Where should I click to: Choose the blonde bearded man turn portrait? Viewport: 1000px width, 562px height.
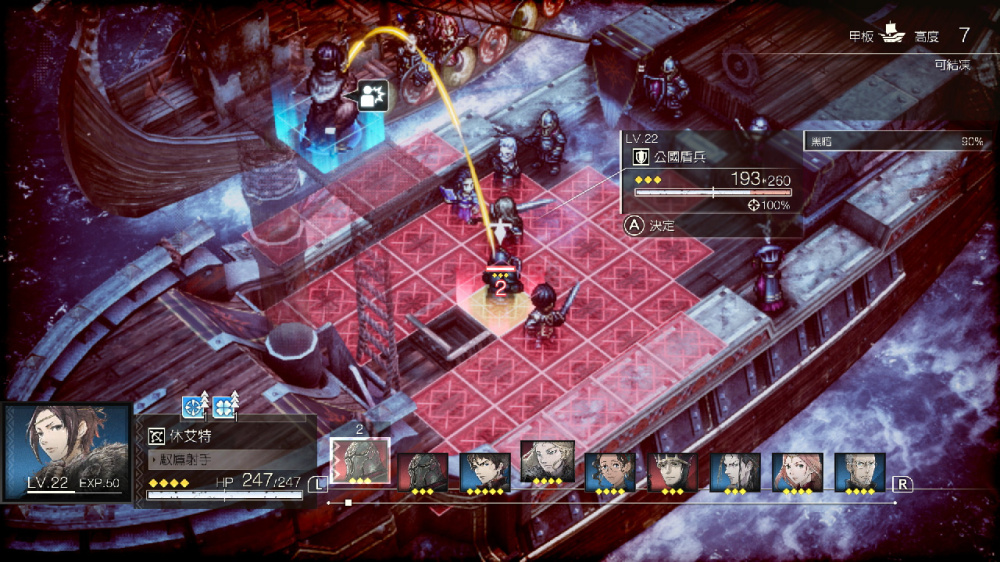point(547,463)
